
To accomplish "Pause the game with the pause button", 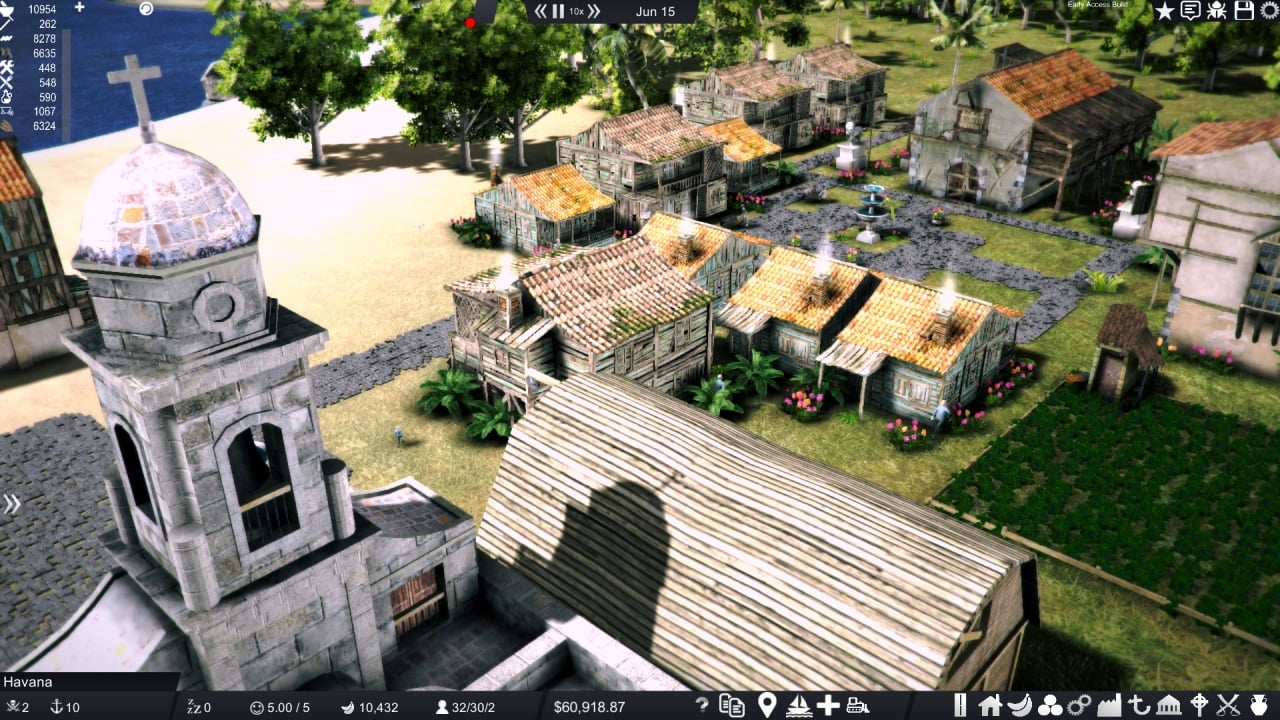I will [558, 11].
